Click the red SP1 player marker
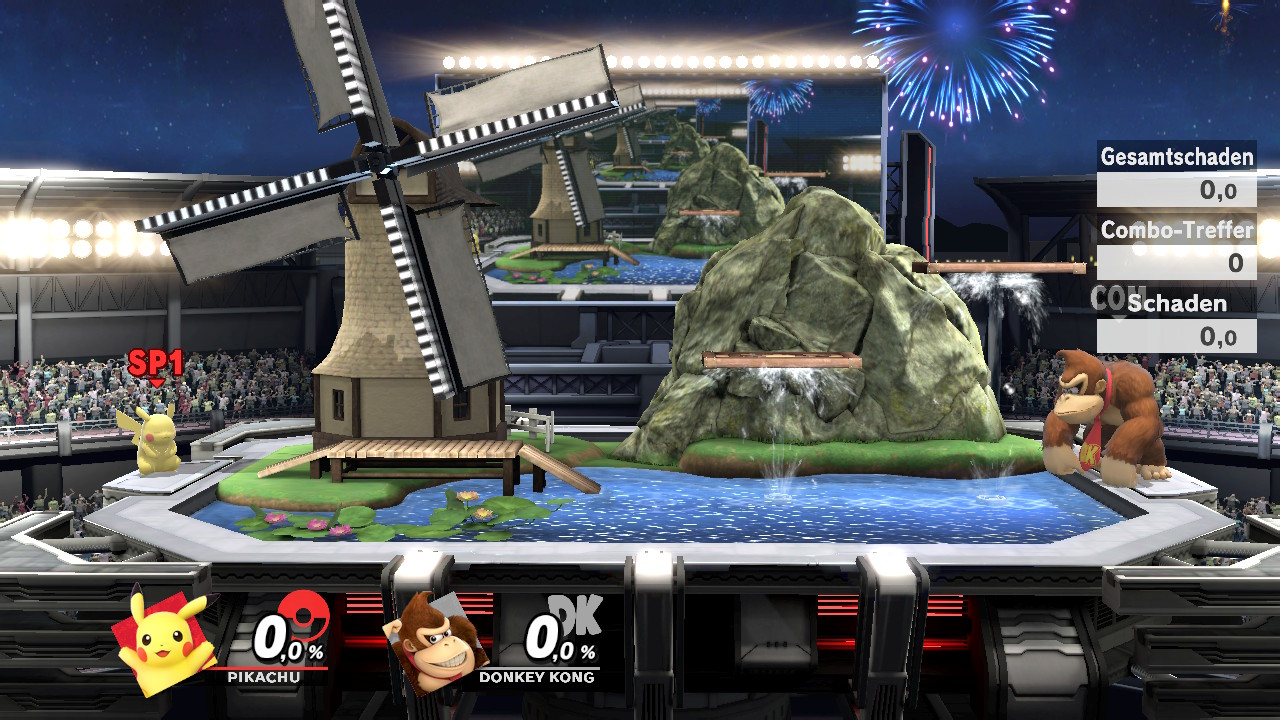 click(155, 365)
